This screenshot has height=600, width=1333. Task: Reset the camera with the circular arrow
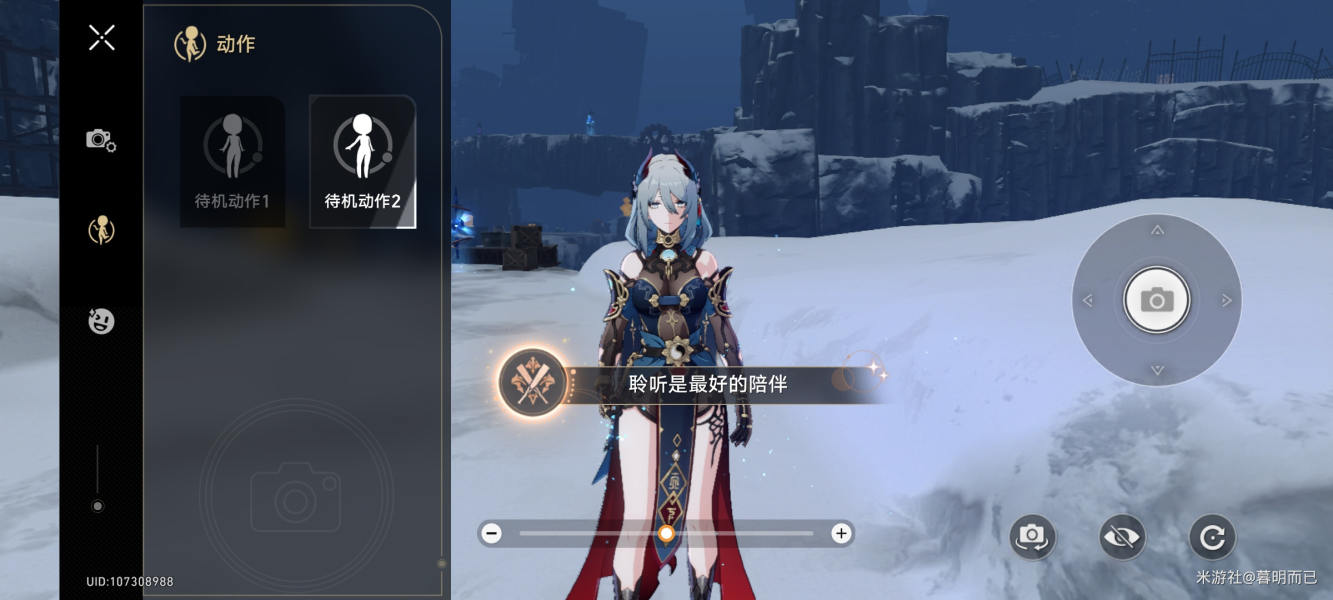click(x=1212, y=538)
